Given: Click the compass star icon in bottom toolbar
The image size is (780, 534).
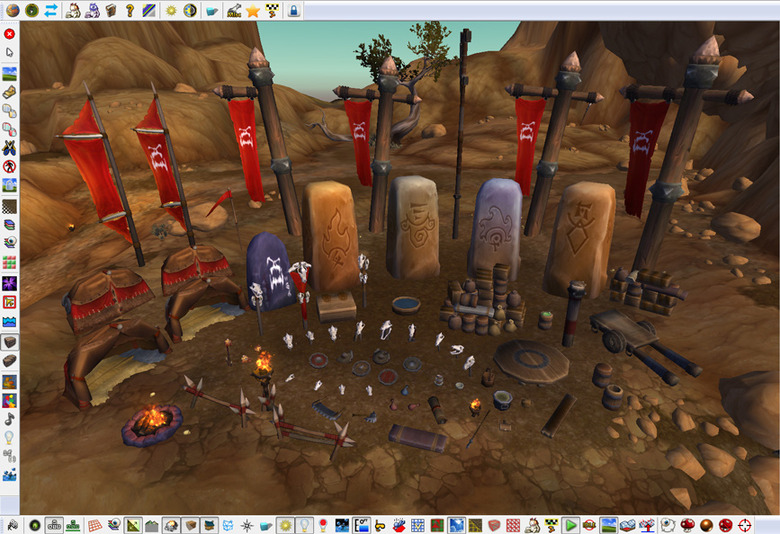Looking at the screenshot, I should 246,524.
